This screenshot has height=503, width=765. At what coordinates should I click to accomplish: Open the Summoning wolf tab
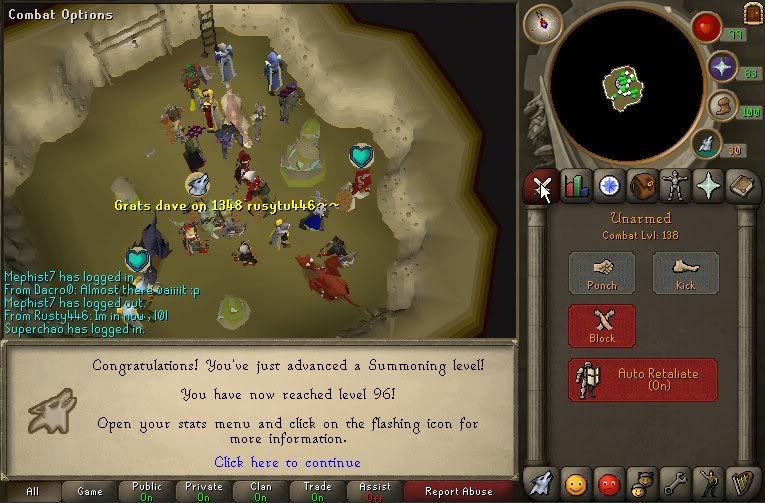click(x=543, y=483)
